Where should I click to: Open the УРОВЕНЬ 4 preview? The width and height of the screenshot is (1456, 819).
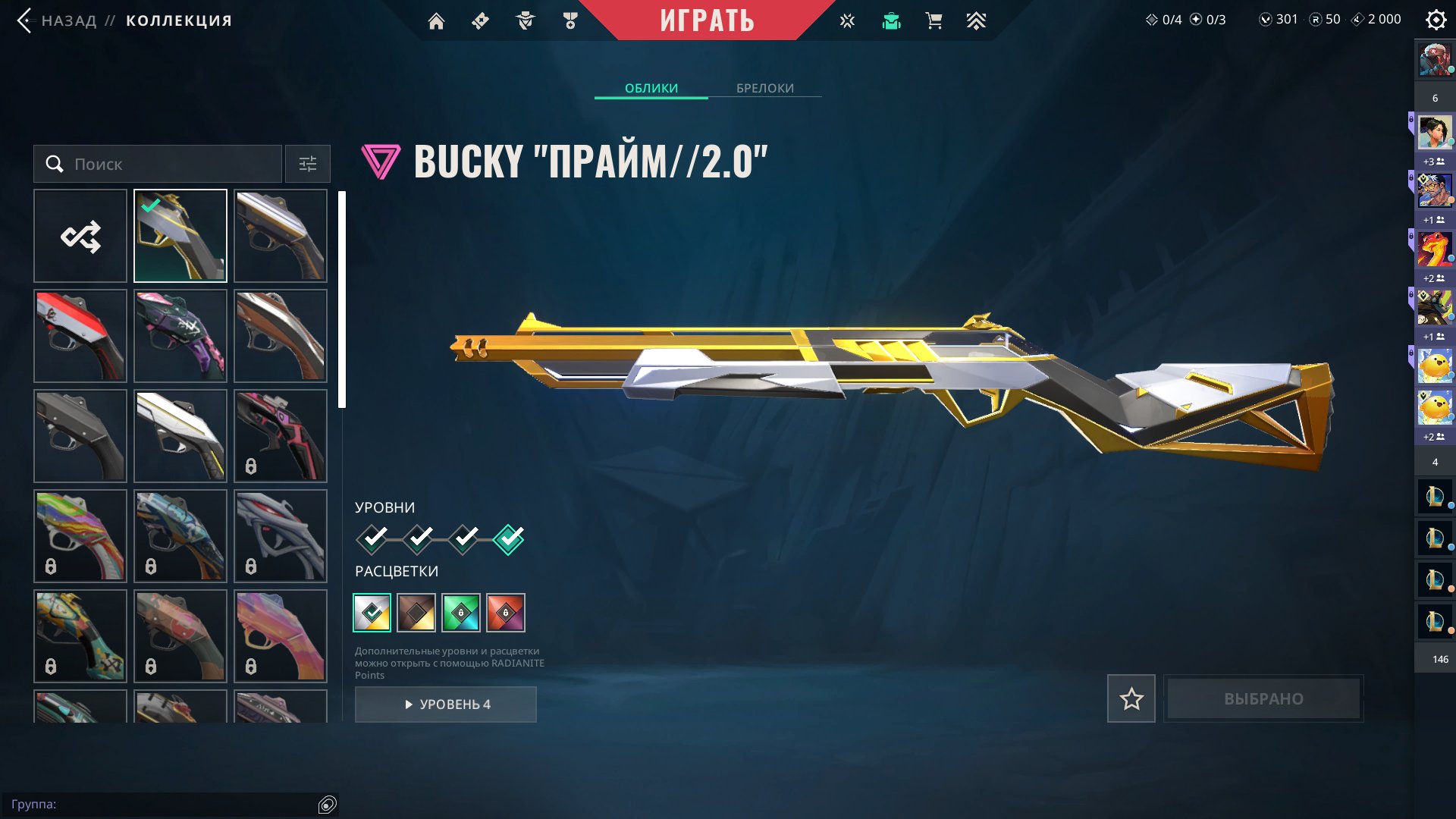point(446,704)
